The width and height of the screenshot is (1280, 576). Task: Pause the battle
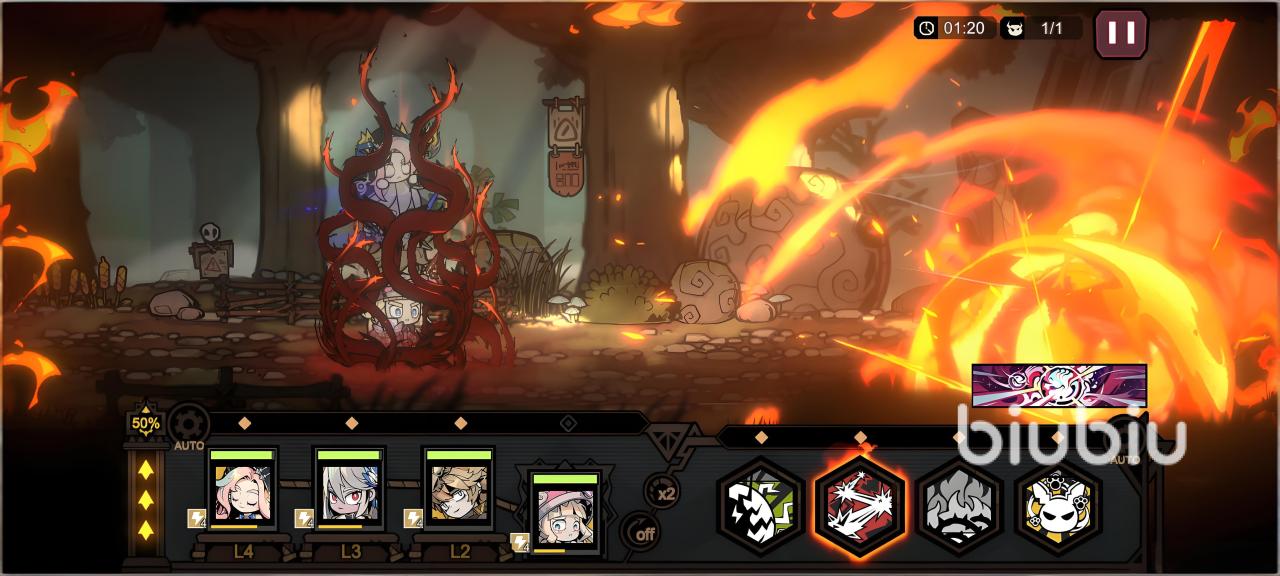point(1121,33)
